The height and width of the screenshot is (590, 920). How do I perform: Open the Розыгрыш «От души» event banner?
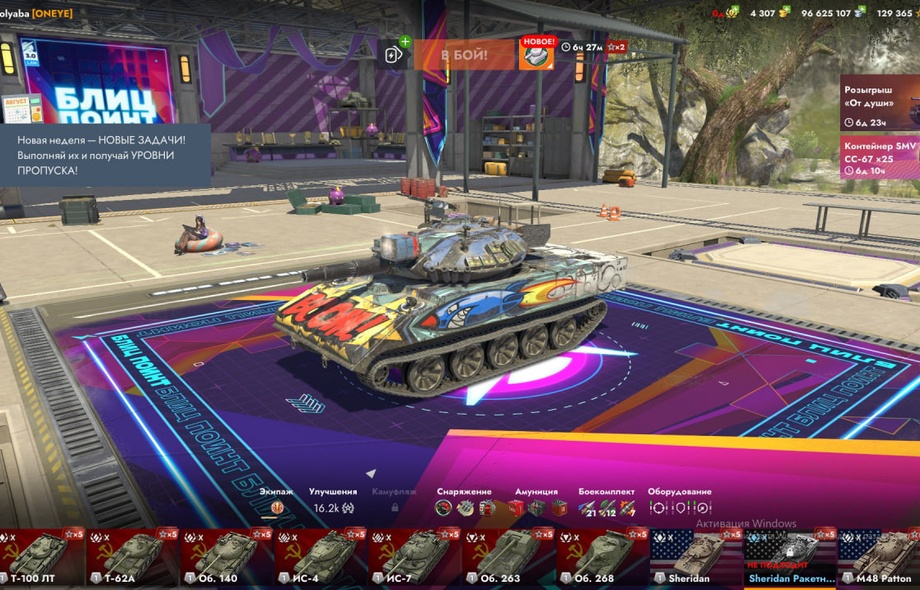(x=880, y=104)
